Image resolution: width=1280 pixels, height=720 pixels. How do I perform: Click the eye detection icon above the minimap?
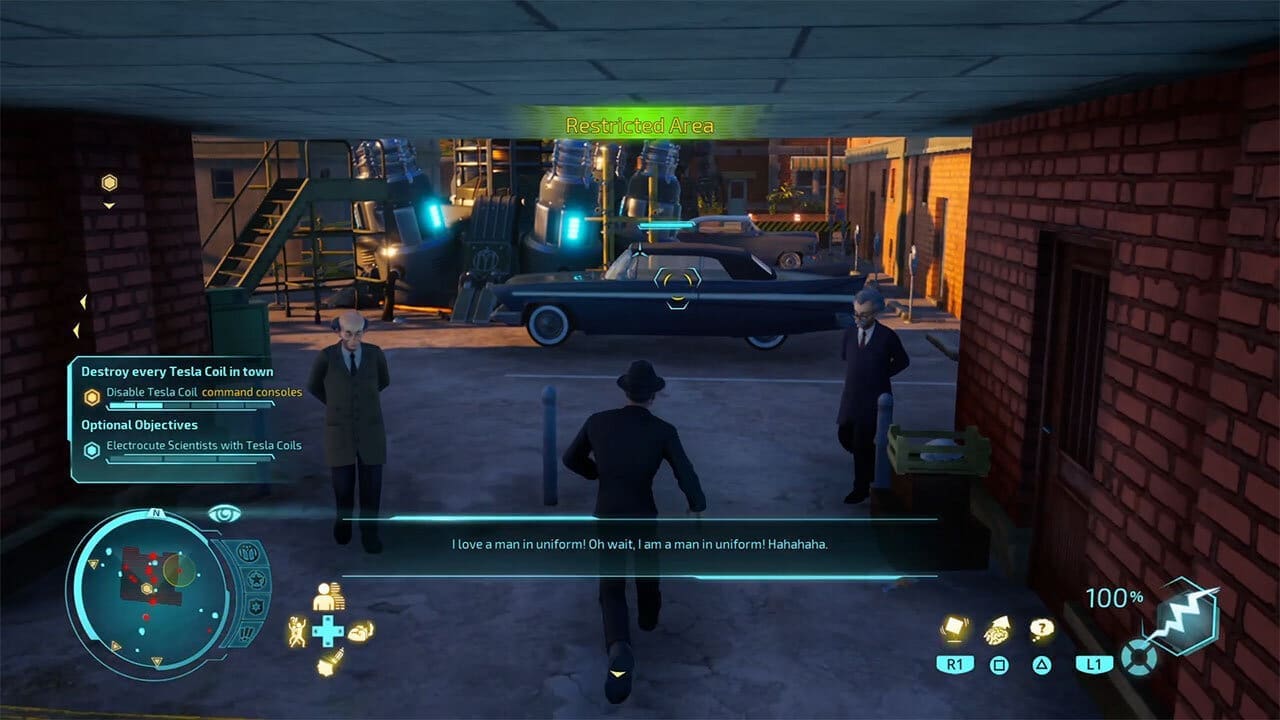pos(225,514)
